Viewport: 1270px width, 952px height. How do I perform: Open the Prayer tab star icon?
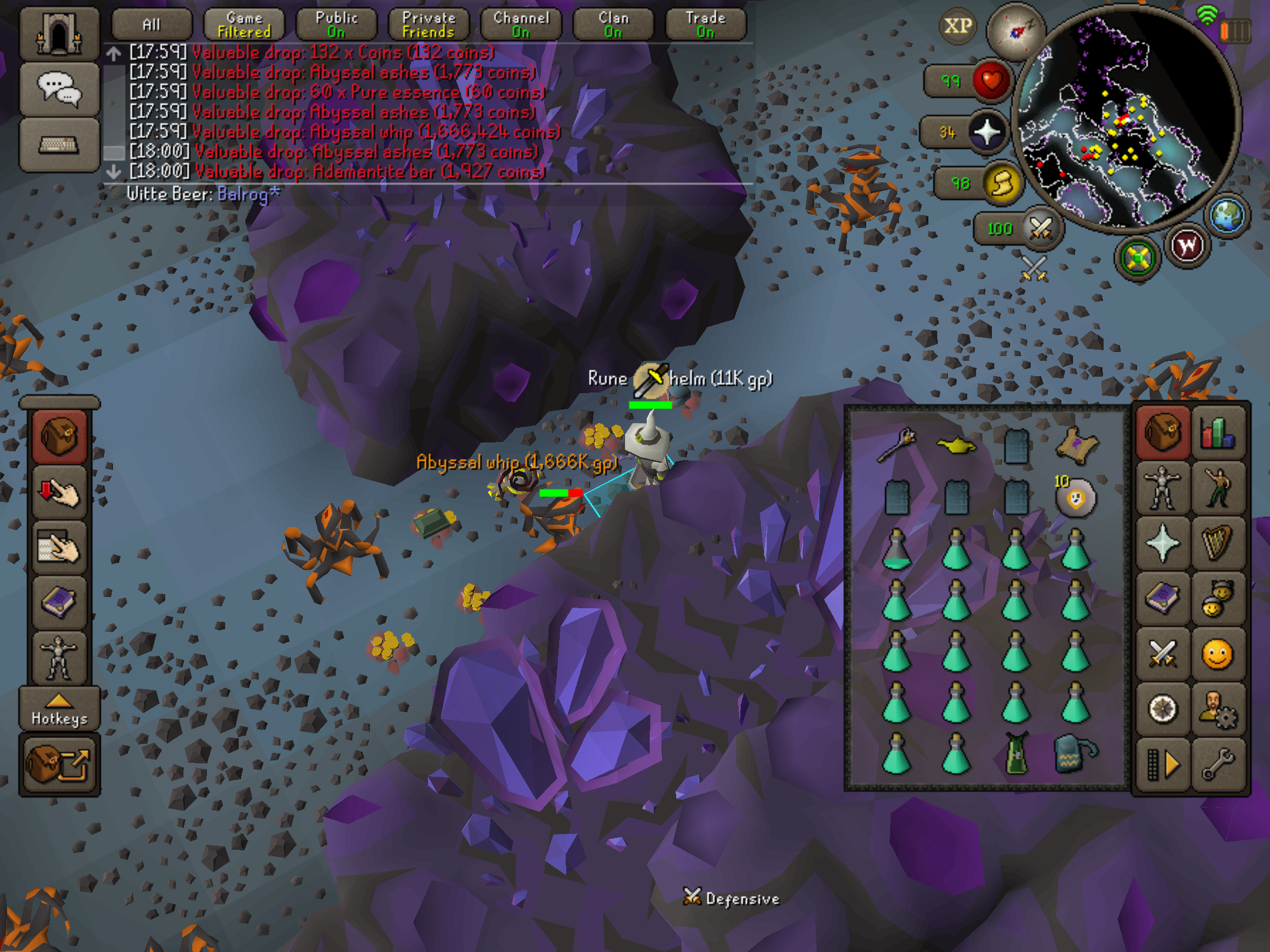coord(1162,543)
